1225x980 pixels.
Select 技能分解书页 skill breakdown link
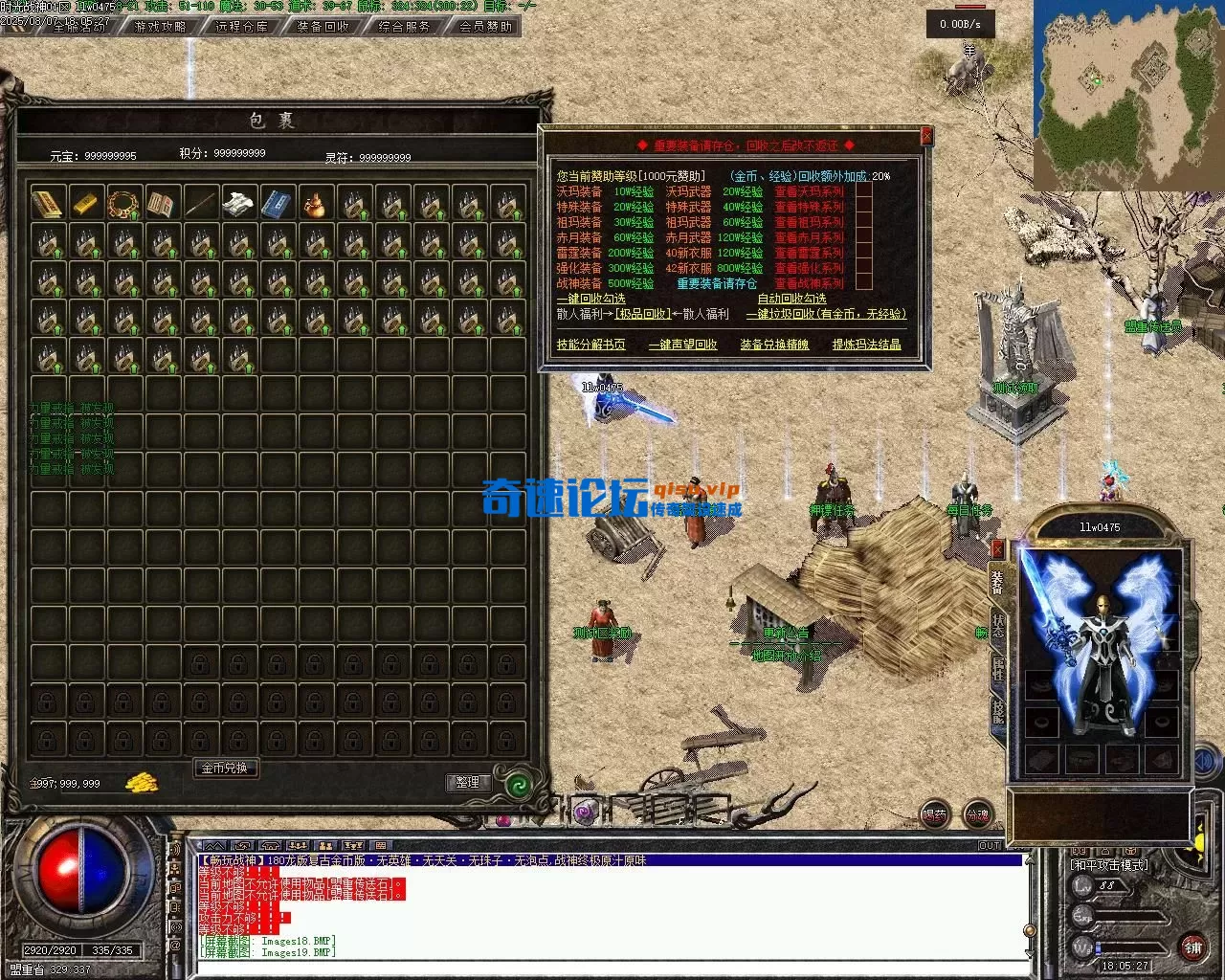pyautogui.click(x=590, y=345)
